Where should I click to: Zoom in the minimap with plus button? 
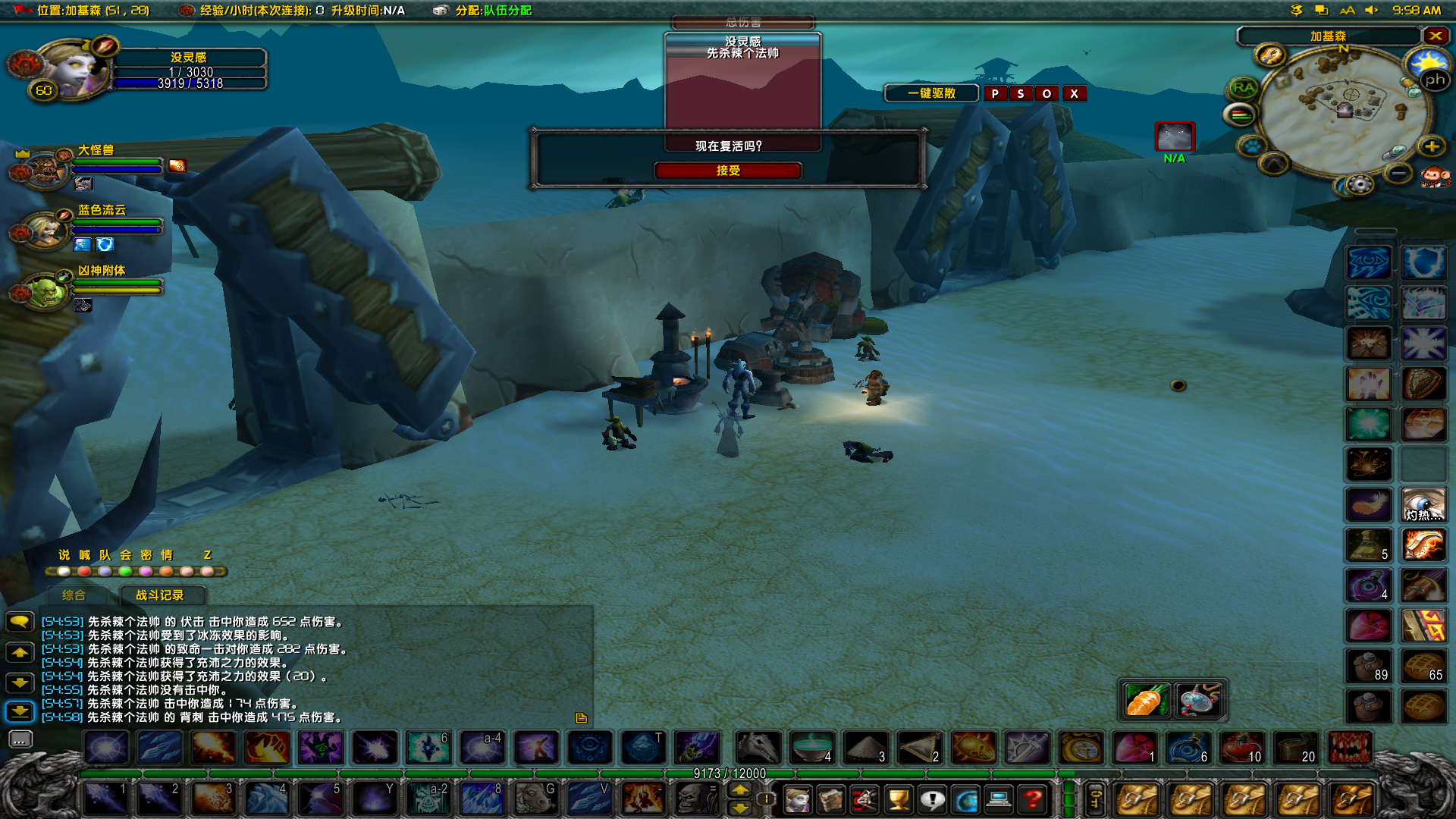(1431, 146)
